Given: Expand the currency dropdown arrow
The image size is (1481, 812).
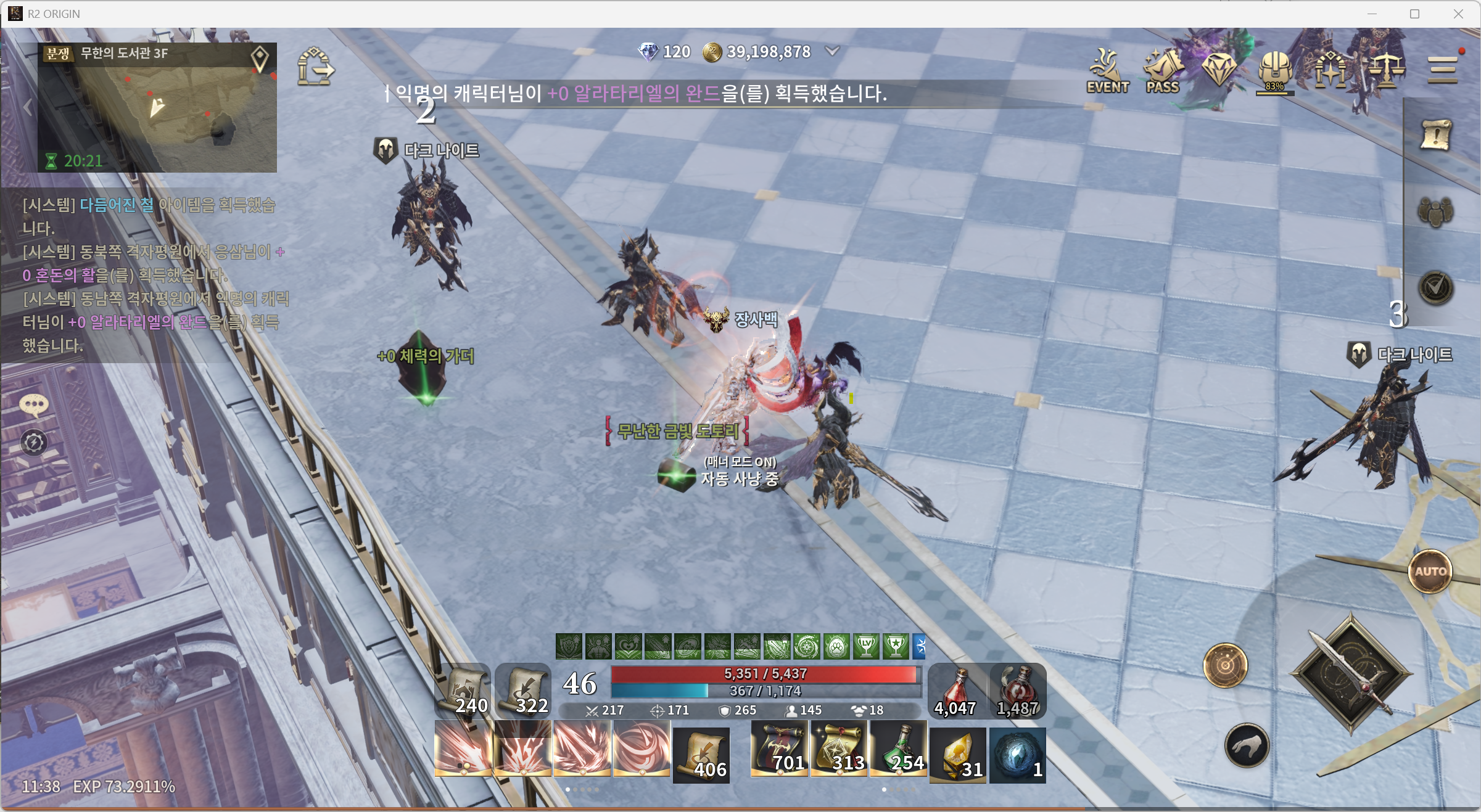Looking at the screenshot, I should coord(832,51).
